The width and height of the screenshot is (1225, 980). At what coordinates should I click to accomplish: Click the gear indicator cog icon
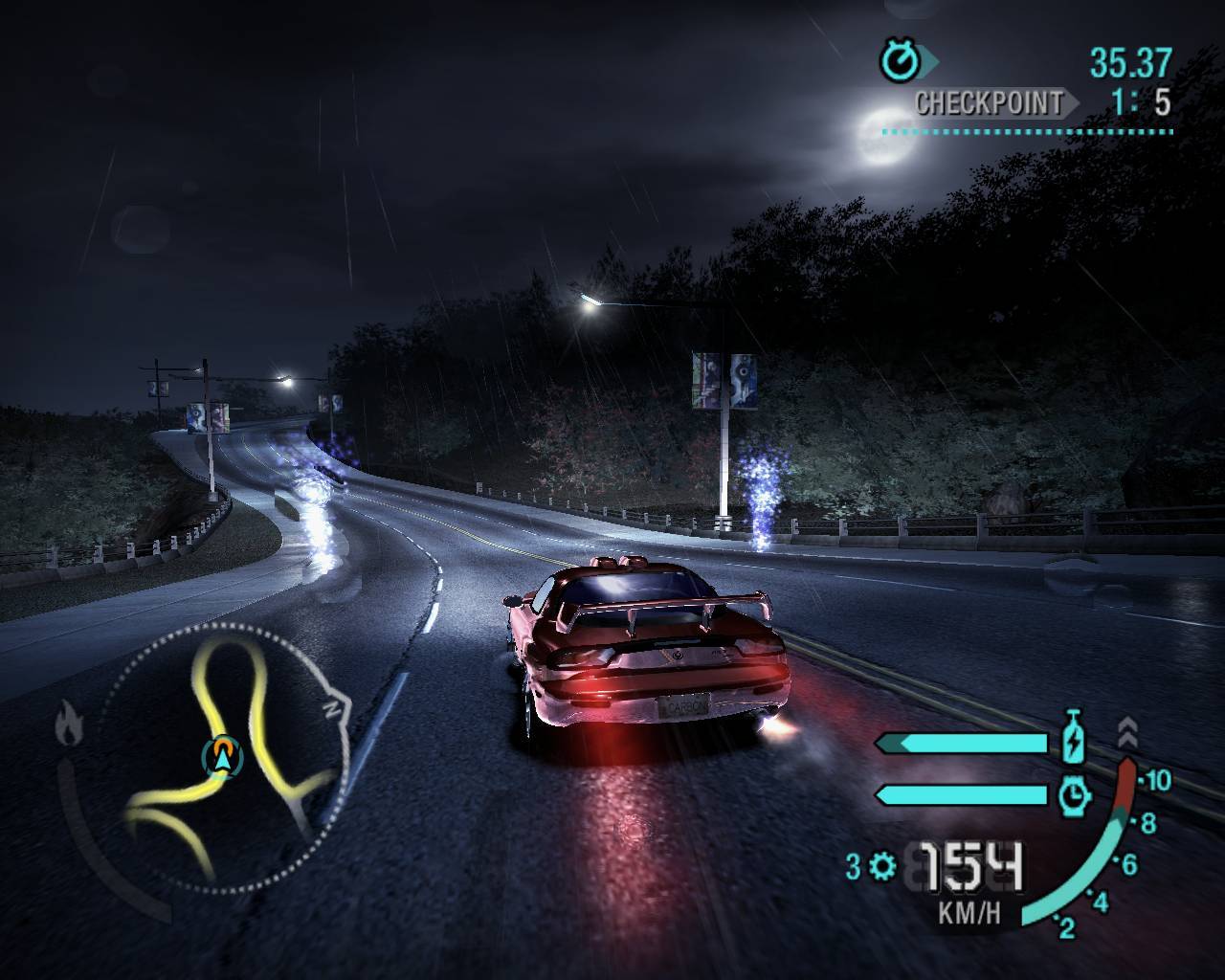click(x=882, y=867)
